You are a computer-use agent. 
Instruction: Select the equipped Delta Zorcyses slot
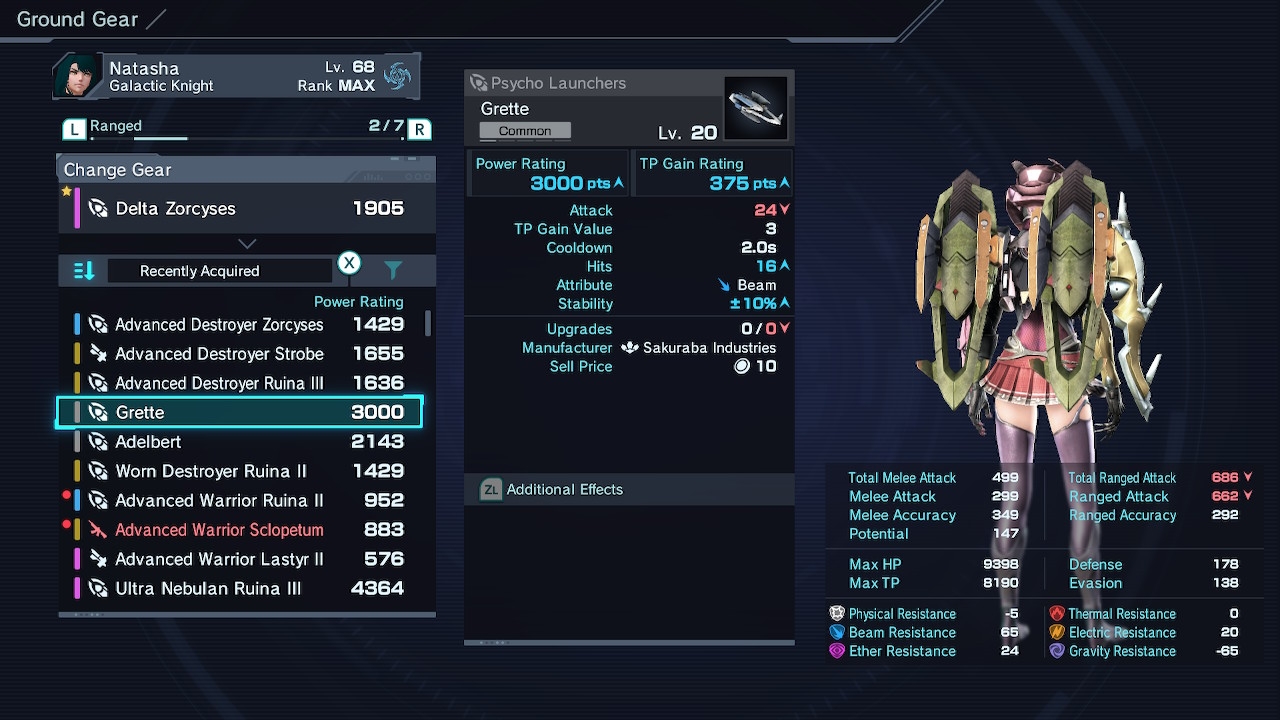[x=246, y=209]
